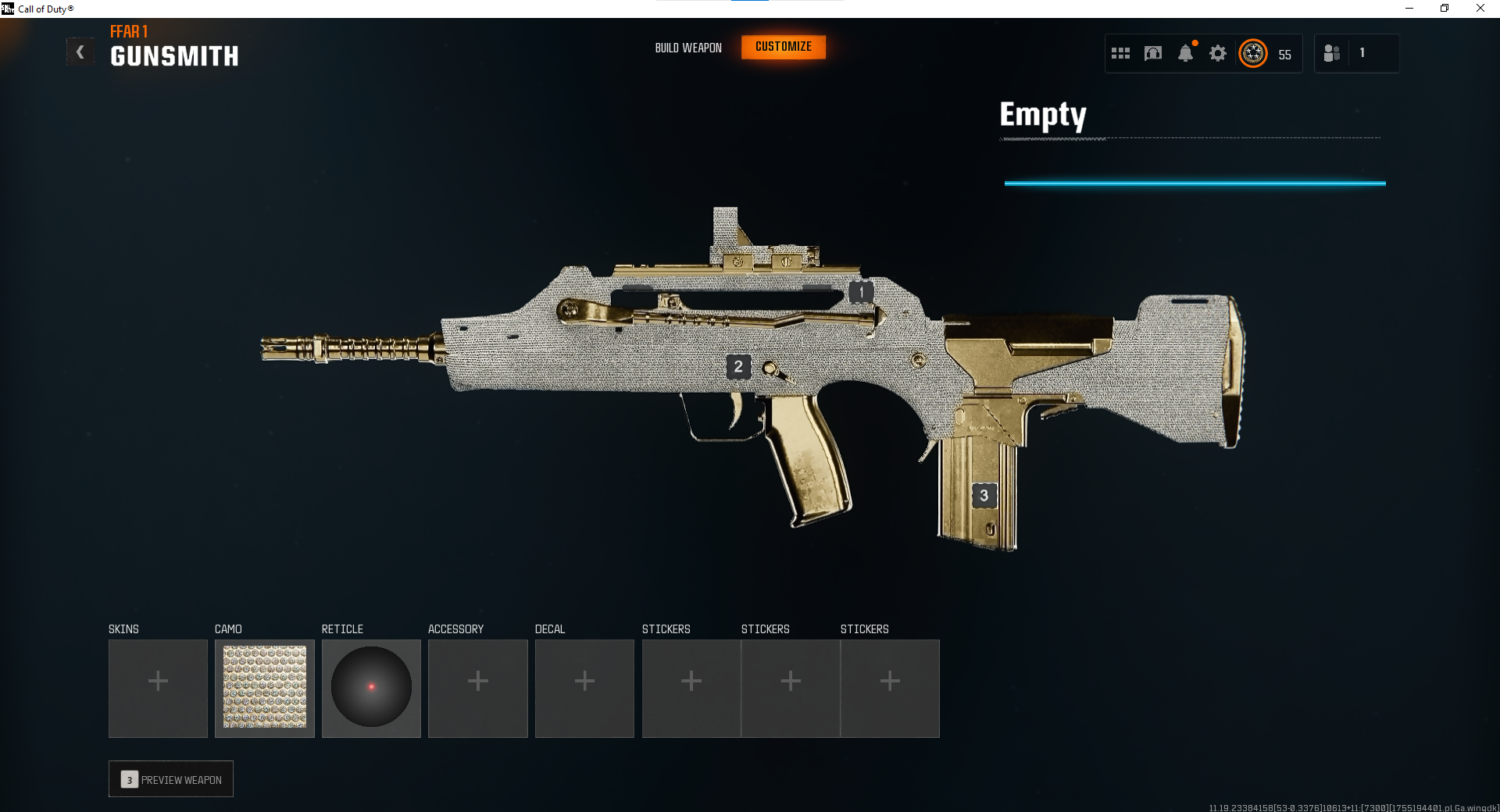The width and height of the screenshot is (1500, 812).
Task: Add a weapon skin in Skins slot
Action: pyautogui.click(x=158, y=688)
